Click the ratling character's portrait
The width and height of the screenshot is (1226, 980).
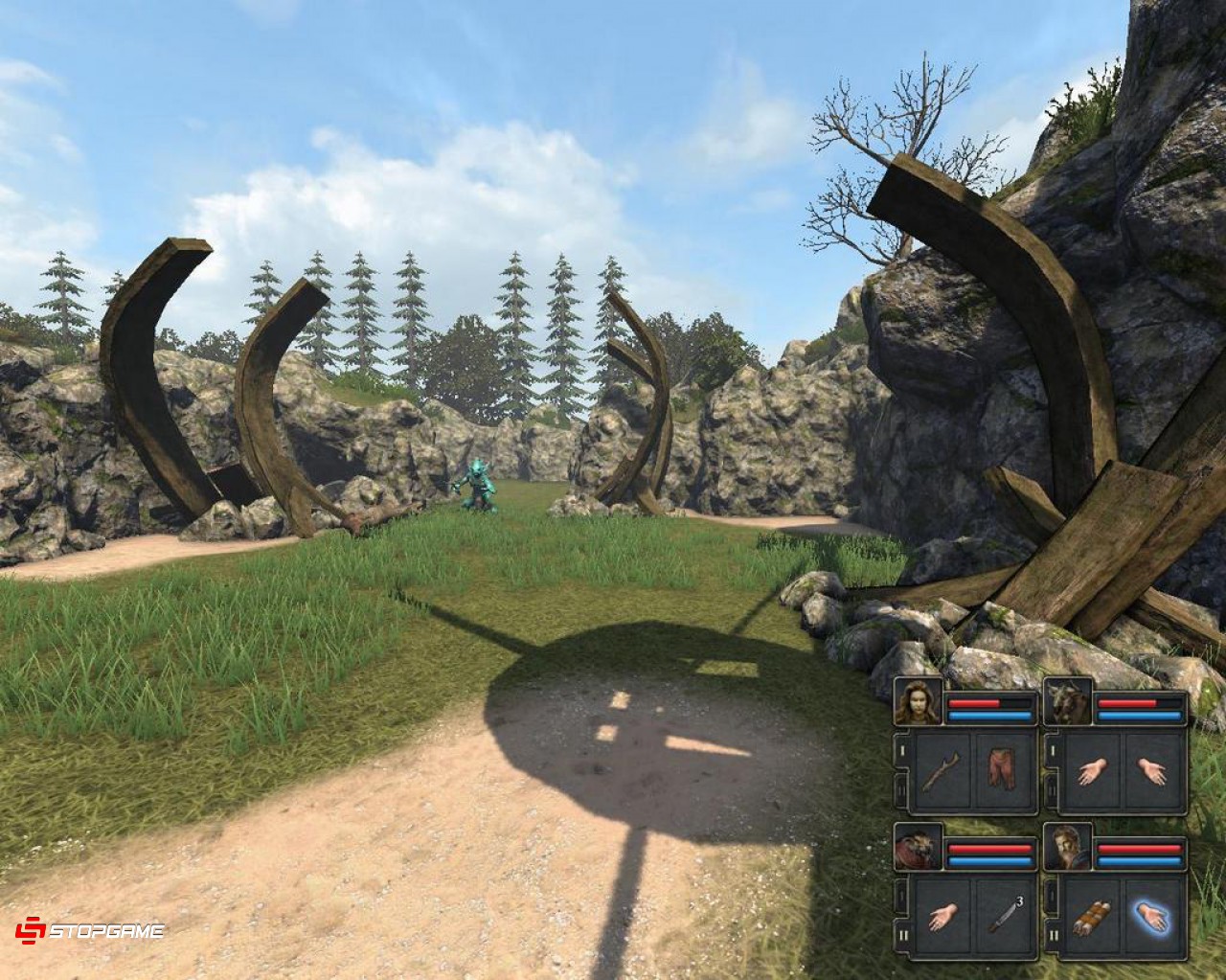pyautogui.click(x=917, y=849)
